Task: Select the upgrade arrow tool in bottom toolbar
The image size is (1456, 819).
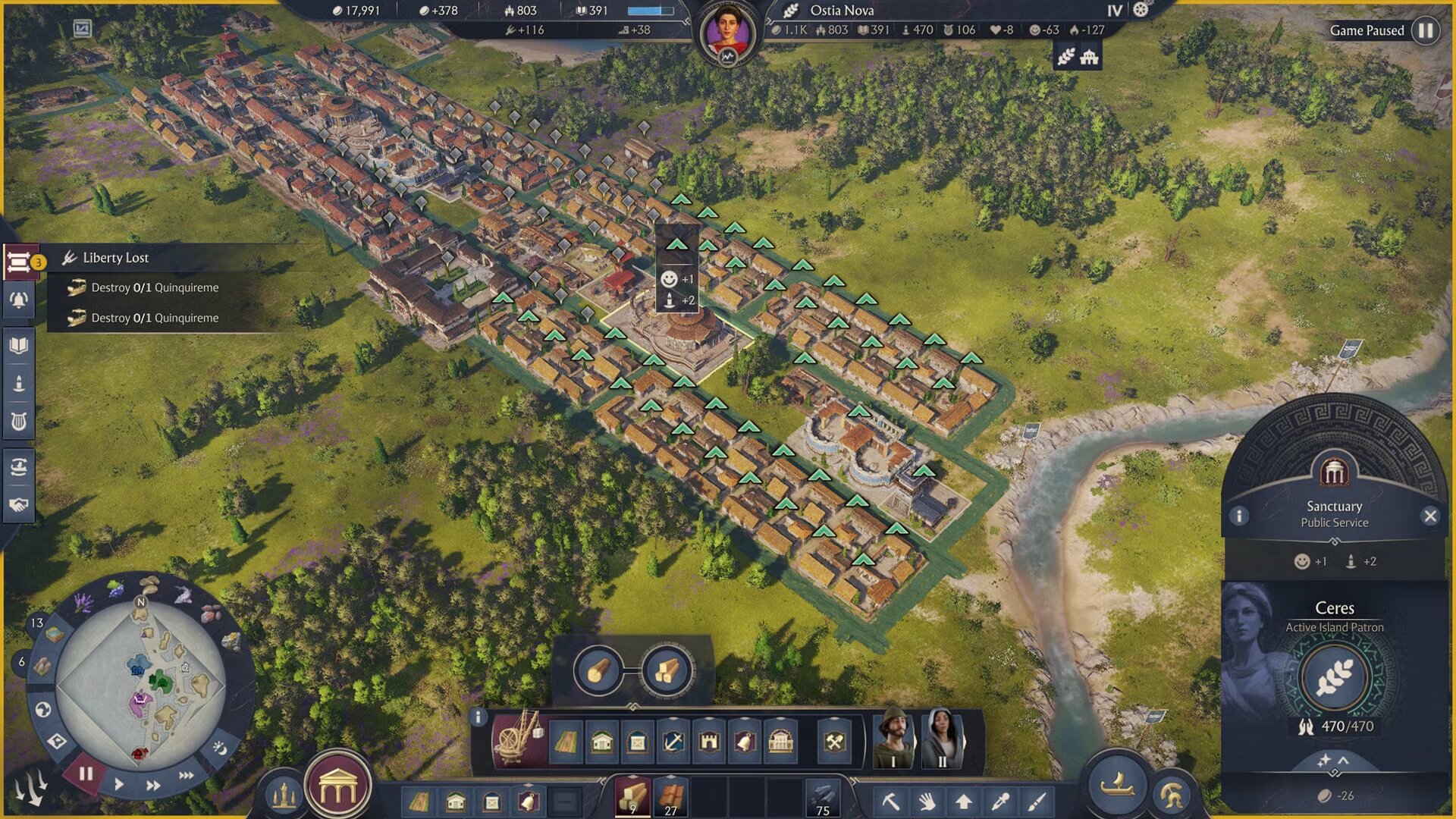Action: (963, 802)
